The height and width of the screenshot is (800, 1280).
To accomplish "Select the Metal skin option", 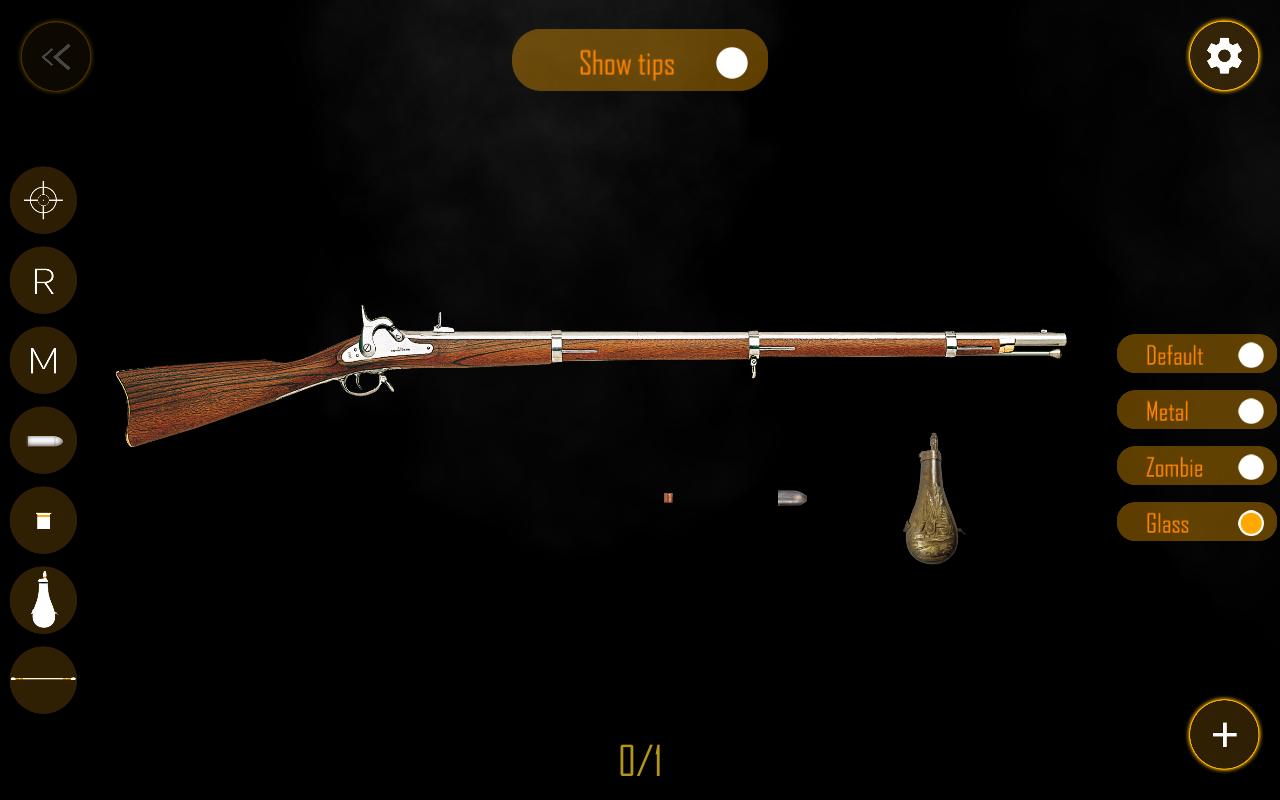I will (x=1196, y=411).
